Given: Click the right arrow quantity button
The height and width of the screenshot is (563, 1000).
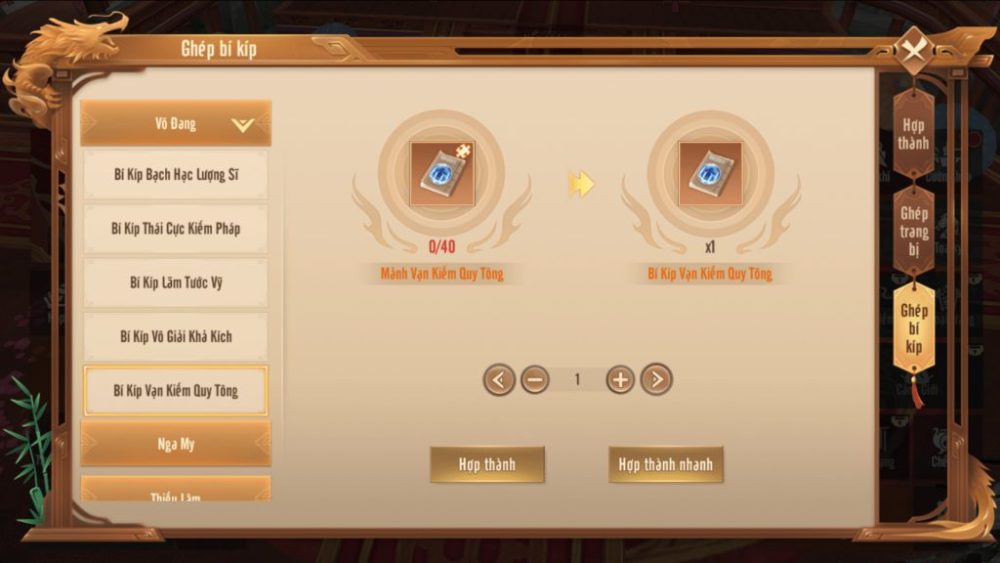Looking at the screenshot, I should [x=656, y=380].
